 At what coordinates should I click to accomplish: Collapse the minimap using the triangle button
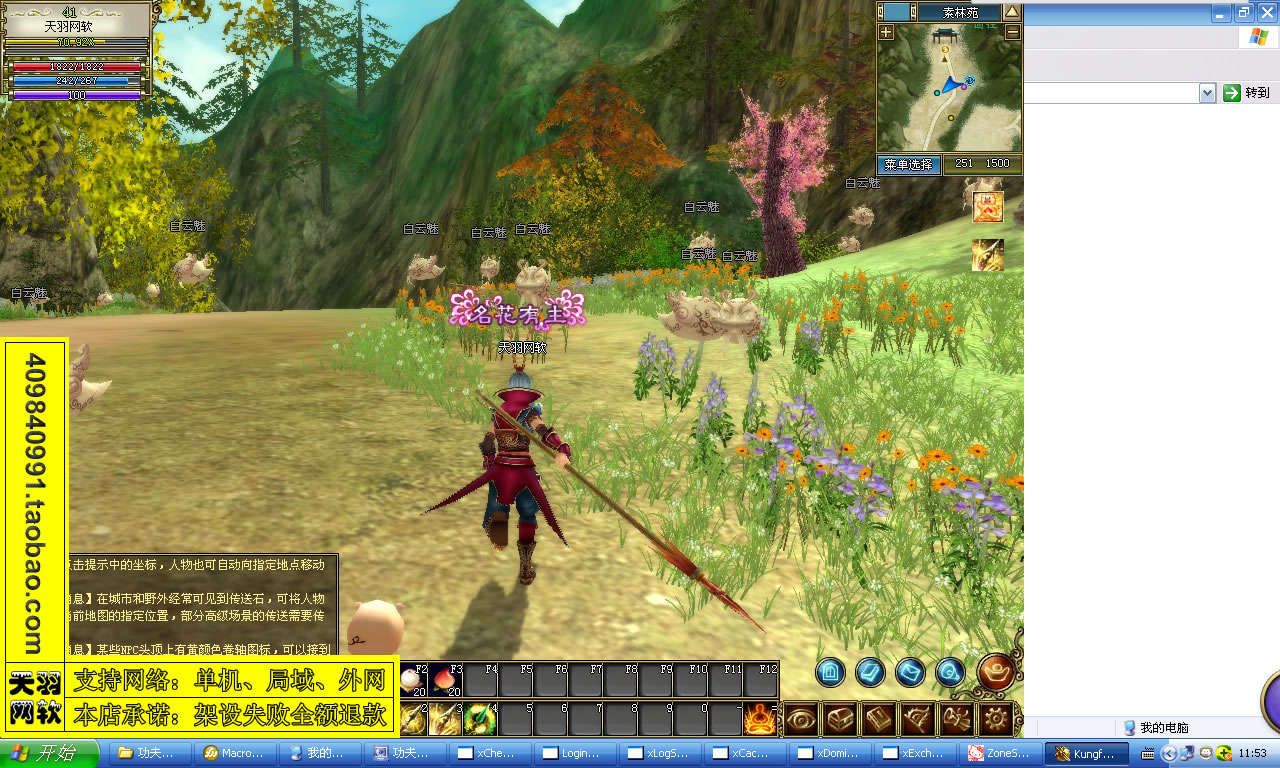(1012, 12)
